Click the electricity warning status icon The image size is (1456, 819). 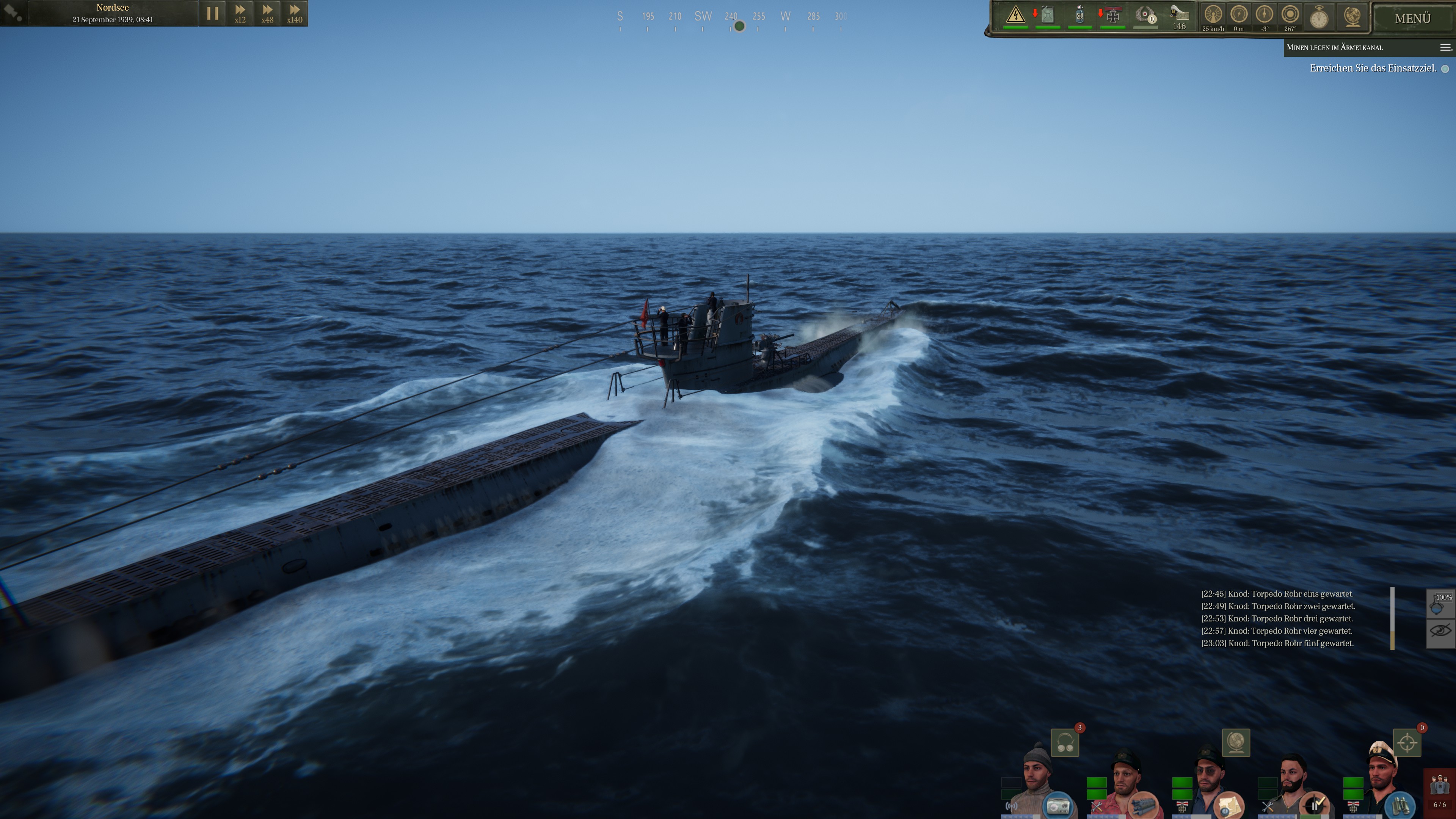(x=1016, y=15)
